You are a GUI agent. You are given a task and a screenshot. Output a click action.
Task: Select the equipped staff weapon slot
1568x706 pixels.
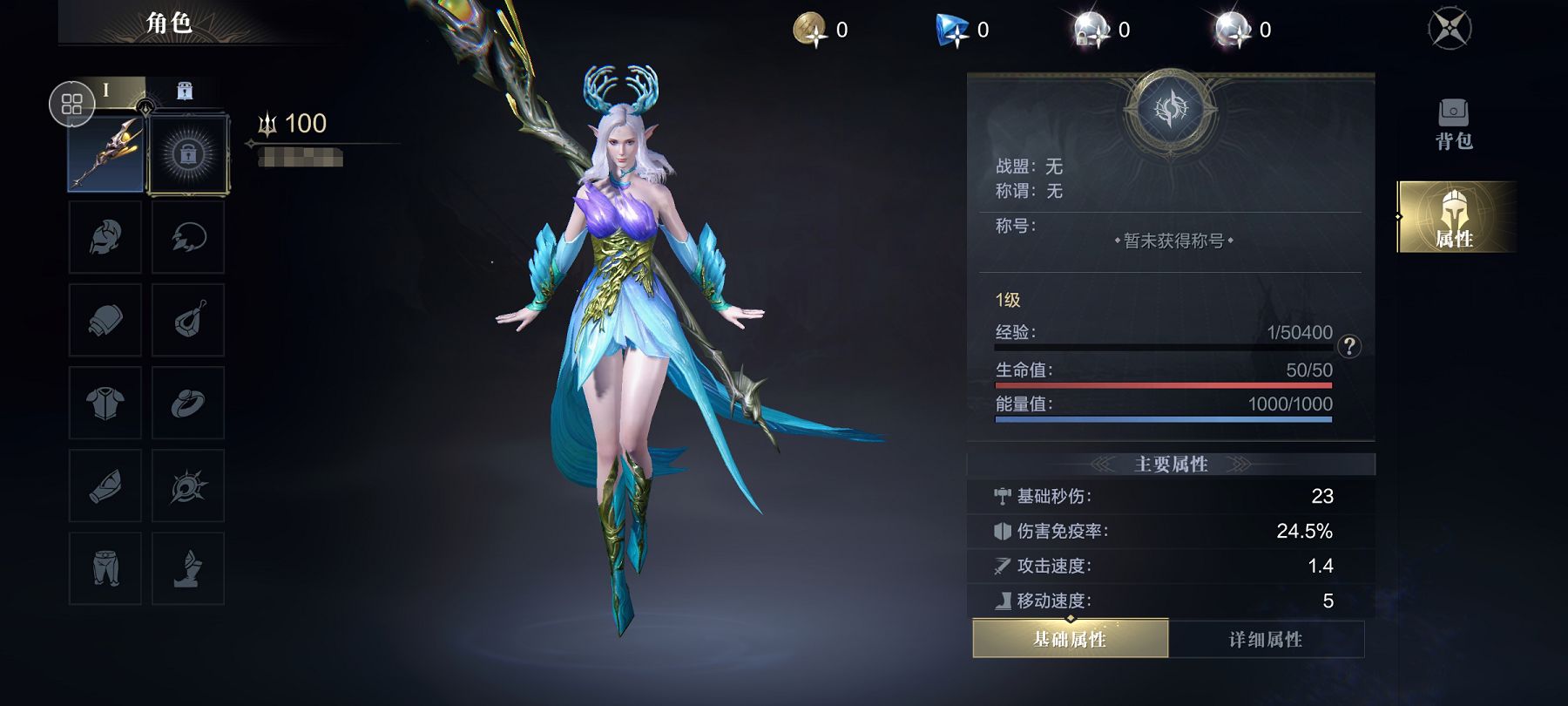[x=105, y=154]
